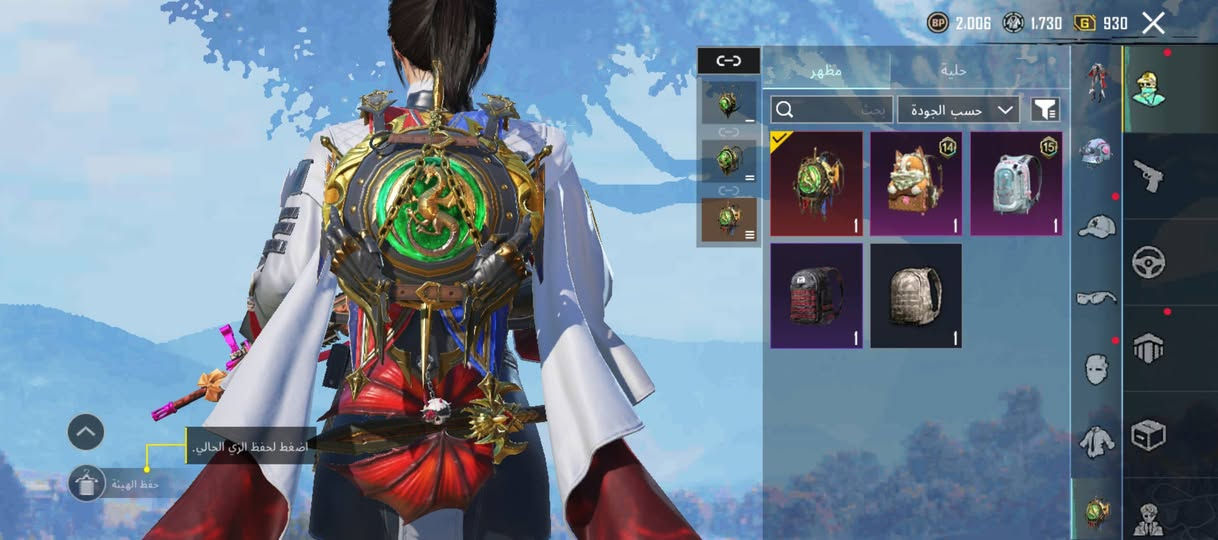Switch to the steering wheel vehicles section
Image resolution: width=1218 pixels, height=540 pixels.
pos(1148,262)
